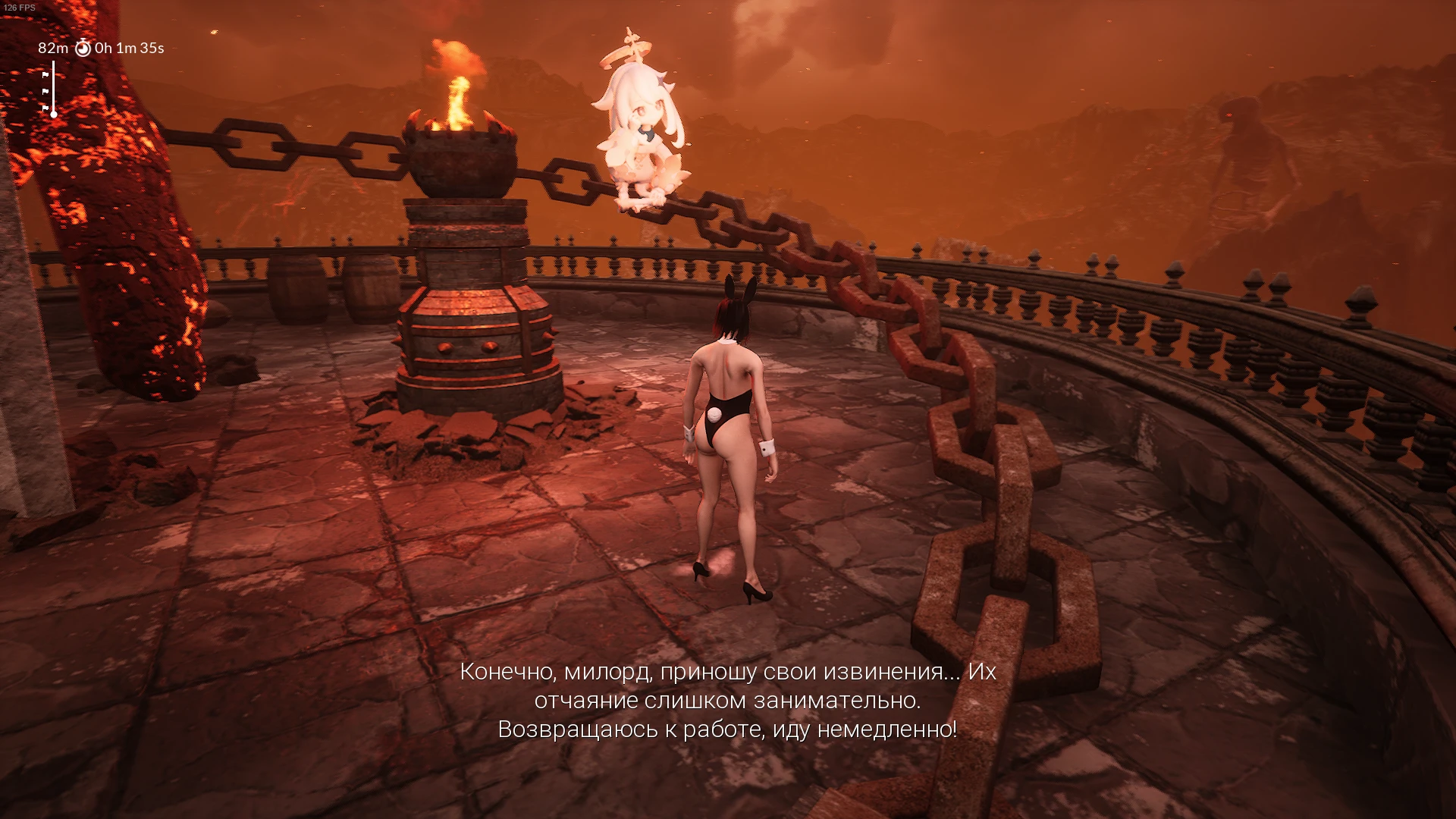Click the middle flag checkpoint marker
The height and width of the screenshot is (819, 1456).
[x=46, y=91]
